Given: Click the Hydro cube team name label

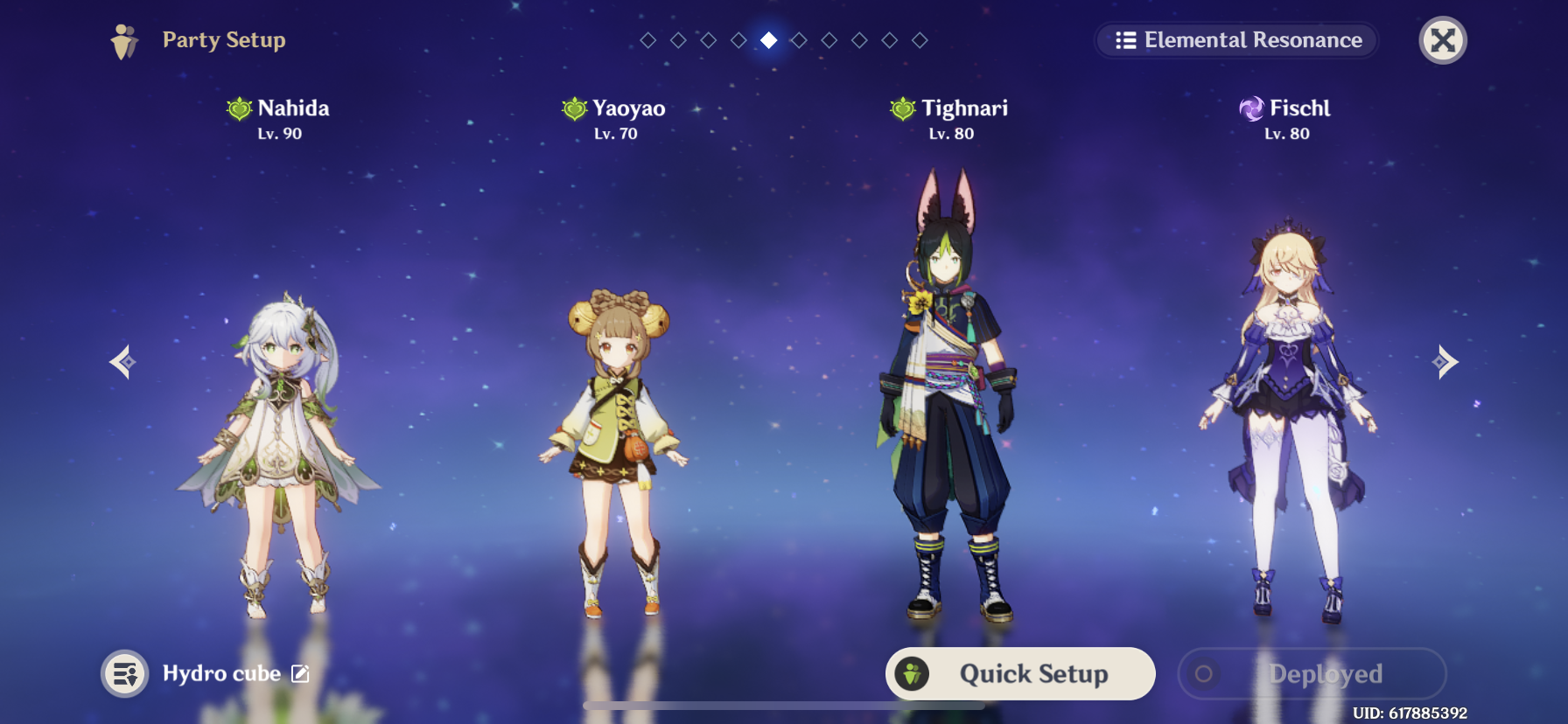Looking at the screenshot, I should coord(221,673).
